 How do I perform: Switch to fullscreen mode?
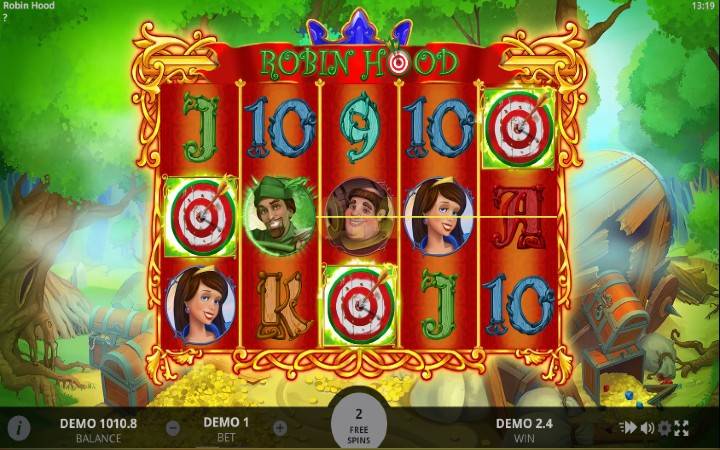[682, 428]
